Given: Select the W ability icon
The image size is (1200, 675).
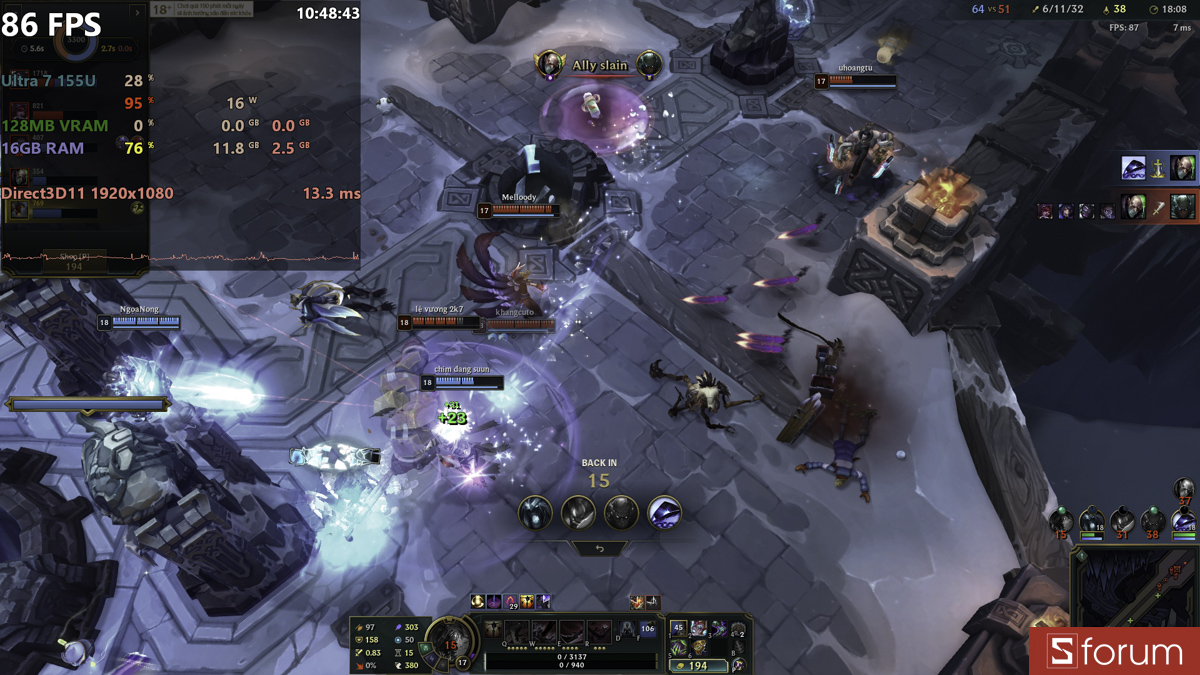Looking at the screenshot, I should (x=544, y=632).
